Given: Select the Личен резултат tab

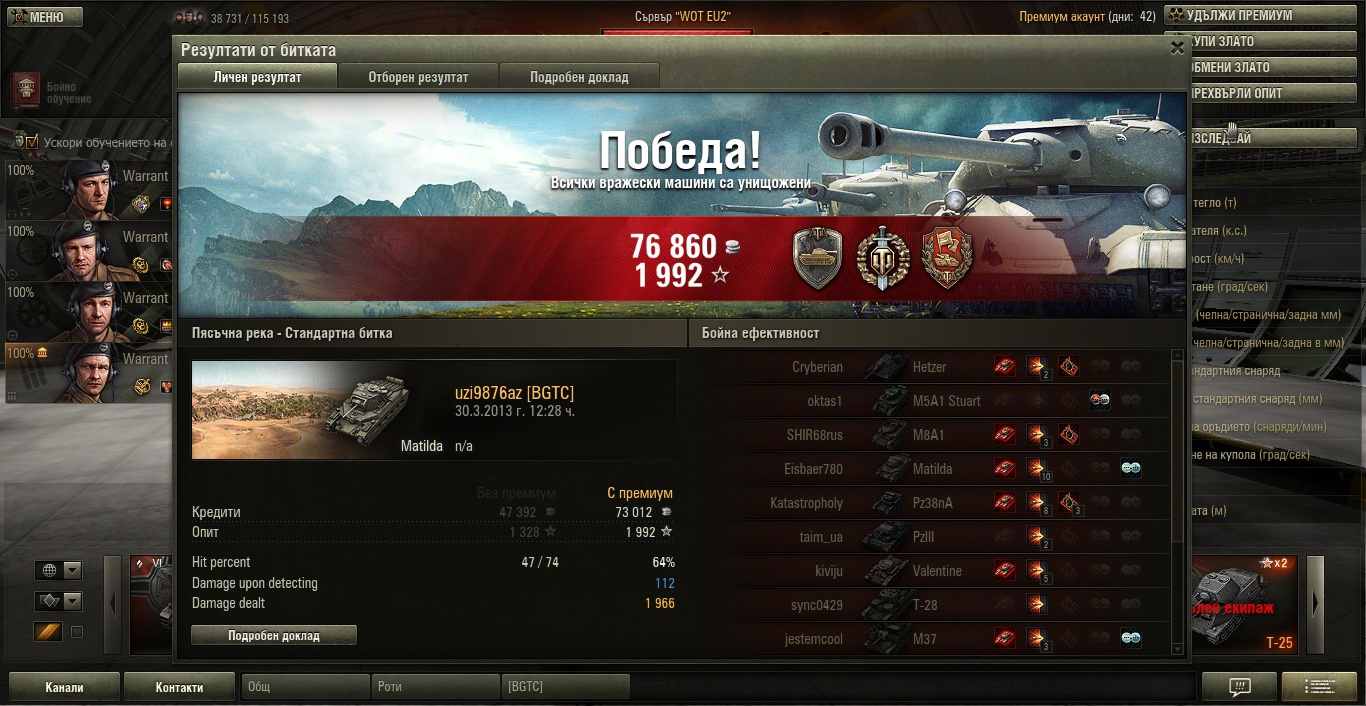Looking at the screenshot, I should (257, 77).
